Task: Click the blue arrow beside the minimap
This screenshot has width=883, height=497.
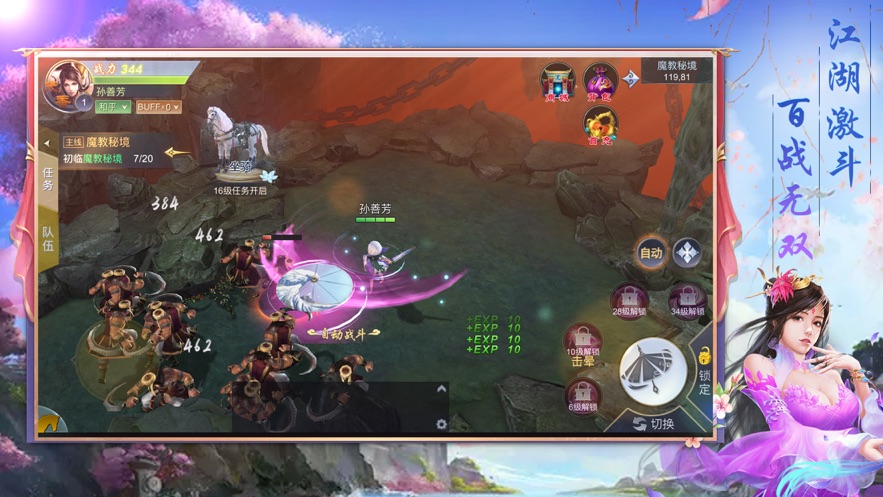Action: click(631, 78)
